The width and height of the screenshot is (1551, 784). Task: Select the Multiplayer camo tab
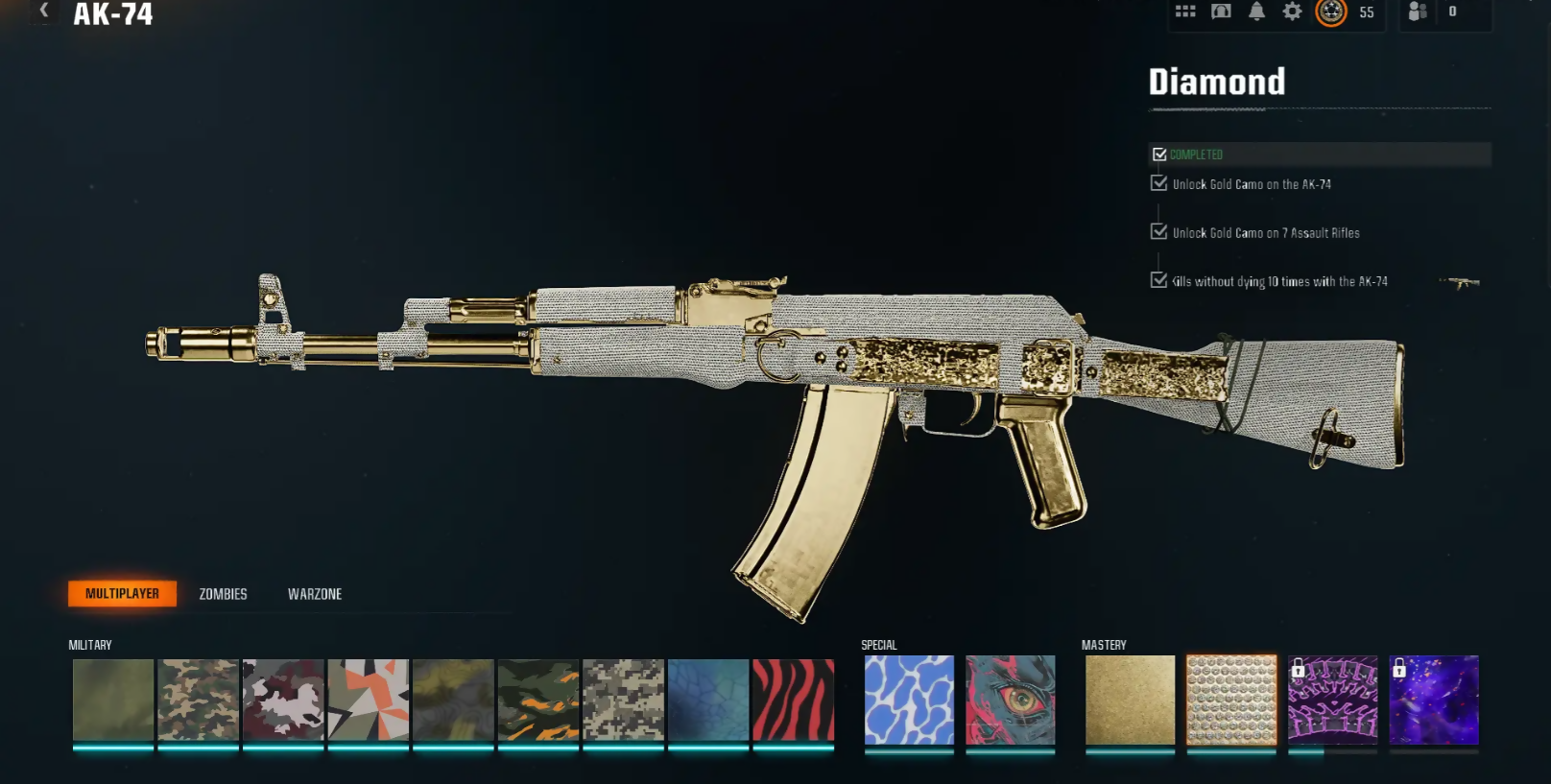click(x=122, y=594)
